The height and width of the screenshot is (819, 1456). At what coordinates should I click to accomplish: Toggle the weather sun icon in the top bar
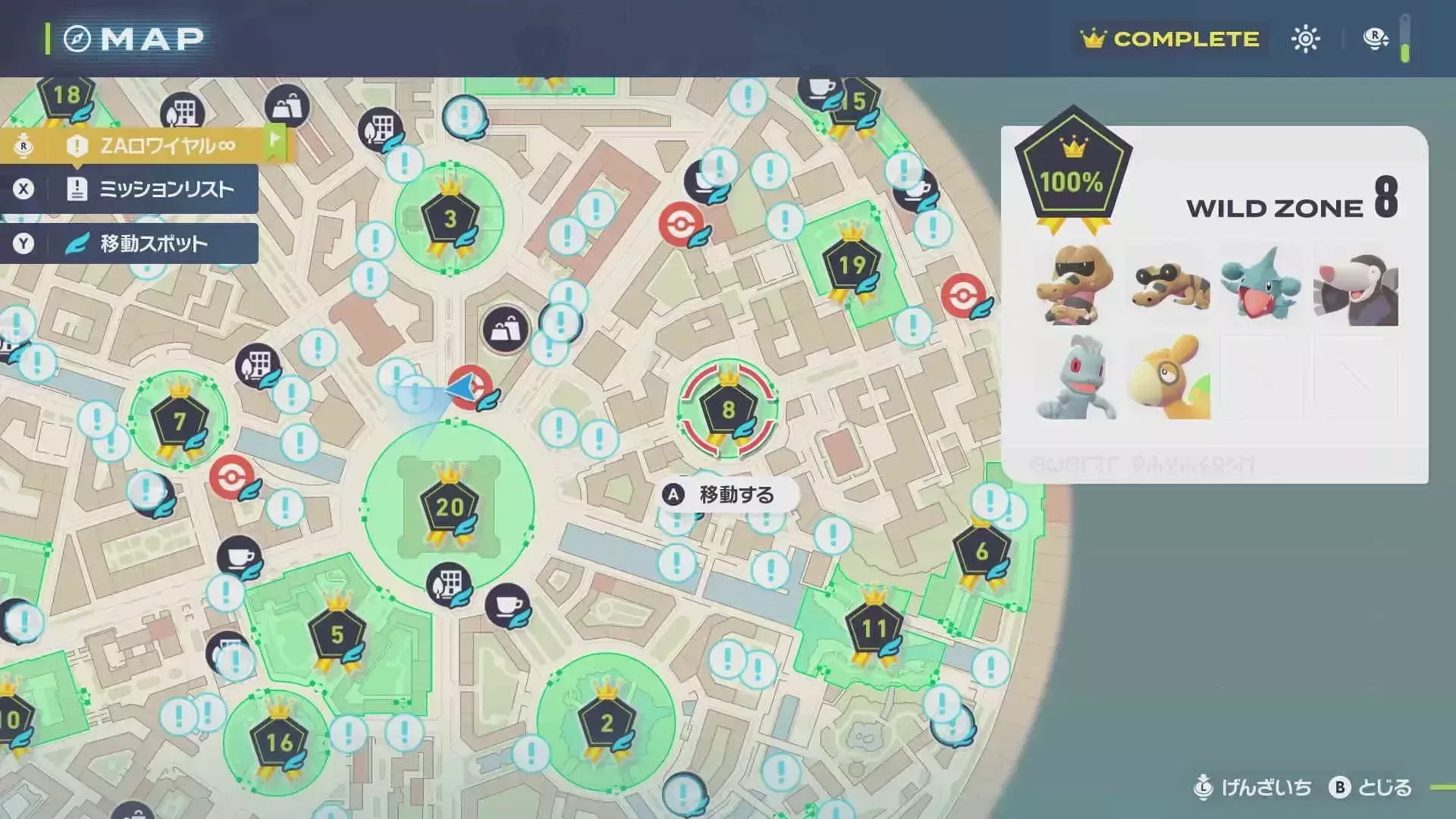[x=1305, y=37]
